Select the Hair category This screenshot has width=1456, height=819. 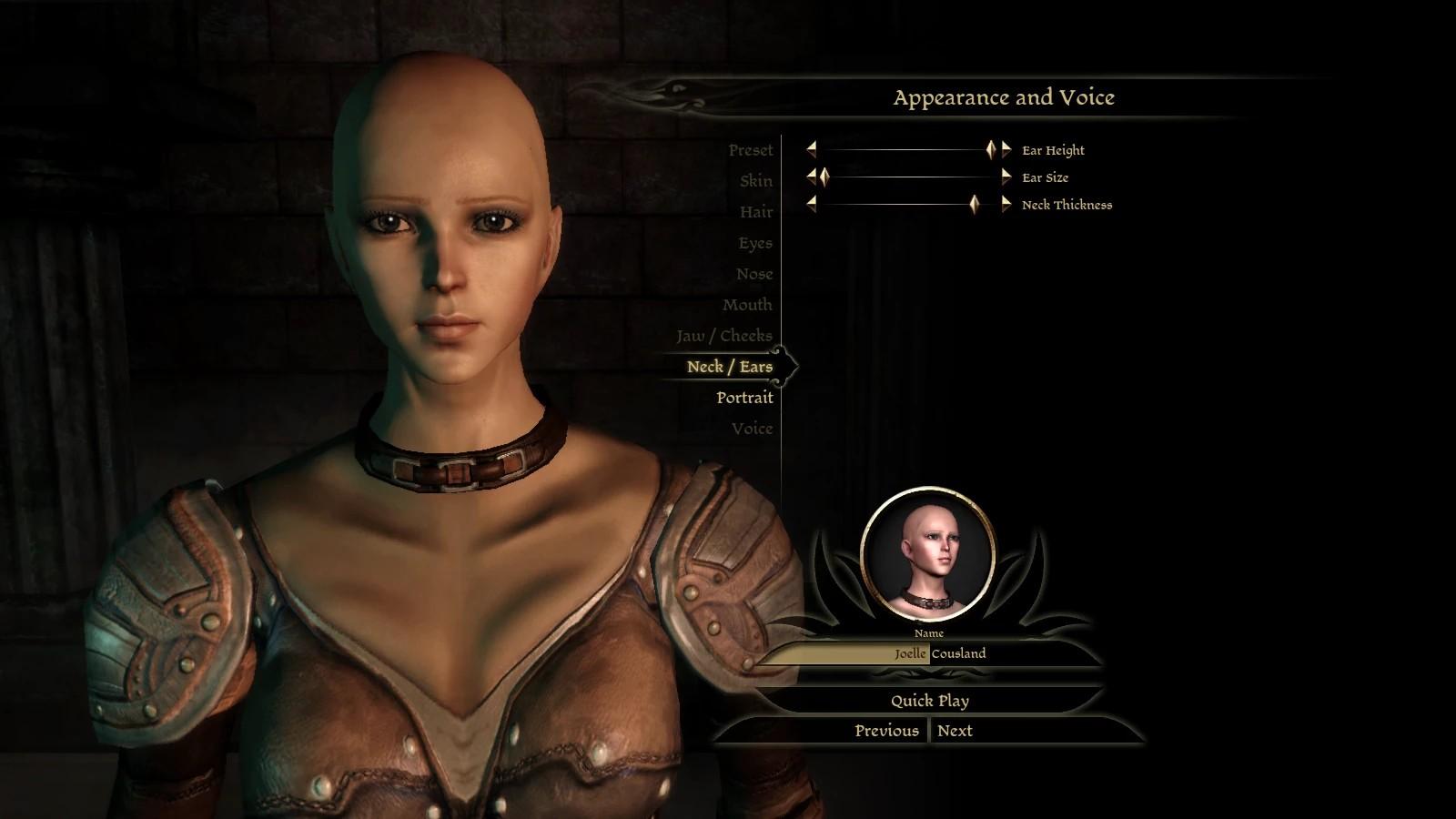(x=755, y=212)
